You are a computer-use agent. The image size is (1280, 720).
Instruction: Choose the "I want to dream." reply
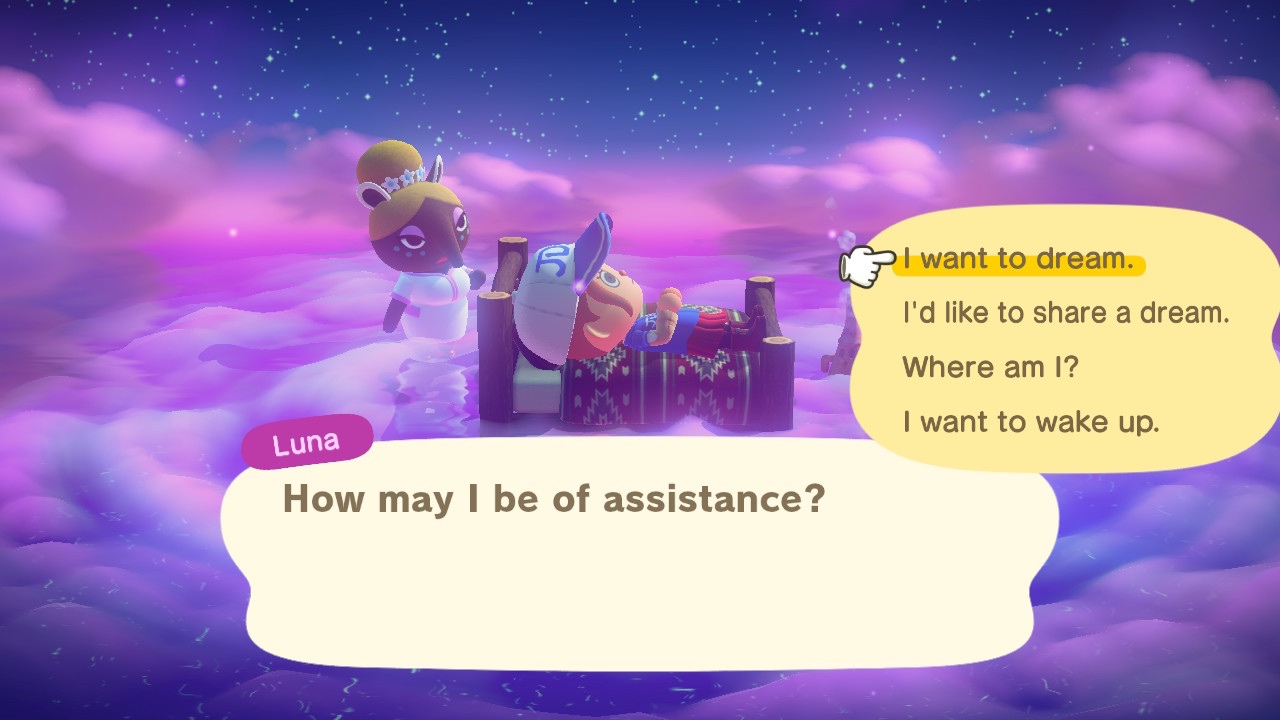(1018, 260)
